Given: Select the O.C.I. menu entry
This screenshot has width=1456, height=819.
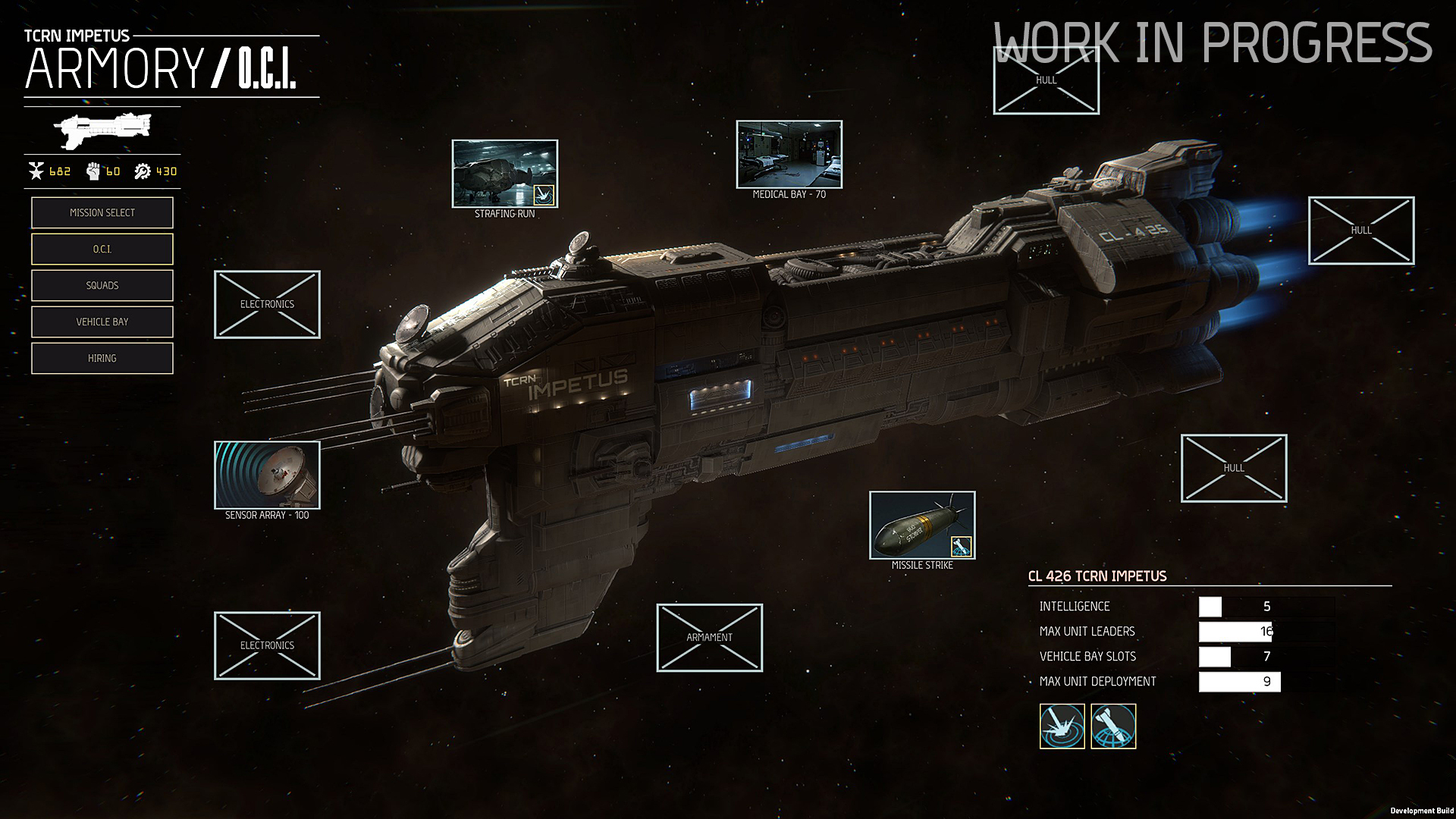Looking at the screenshot, I should [102, 249].
